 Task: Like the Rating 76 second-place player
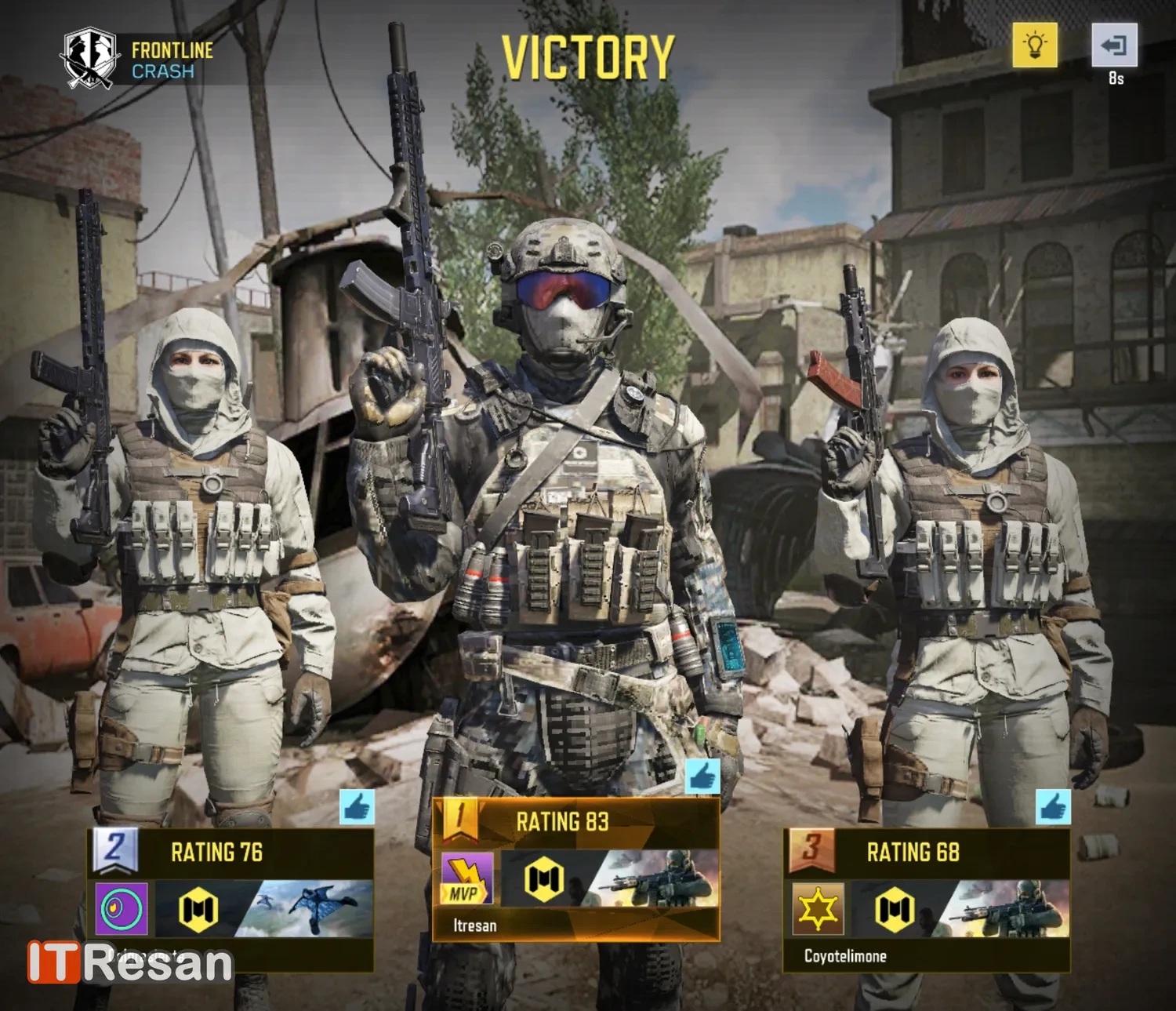tap(357, 807)
